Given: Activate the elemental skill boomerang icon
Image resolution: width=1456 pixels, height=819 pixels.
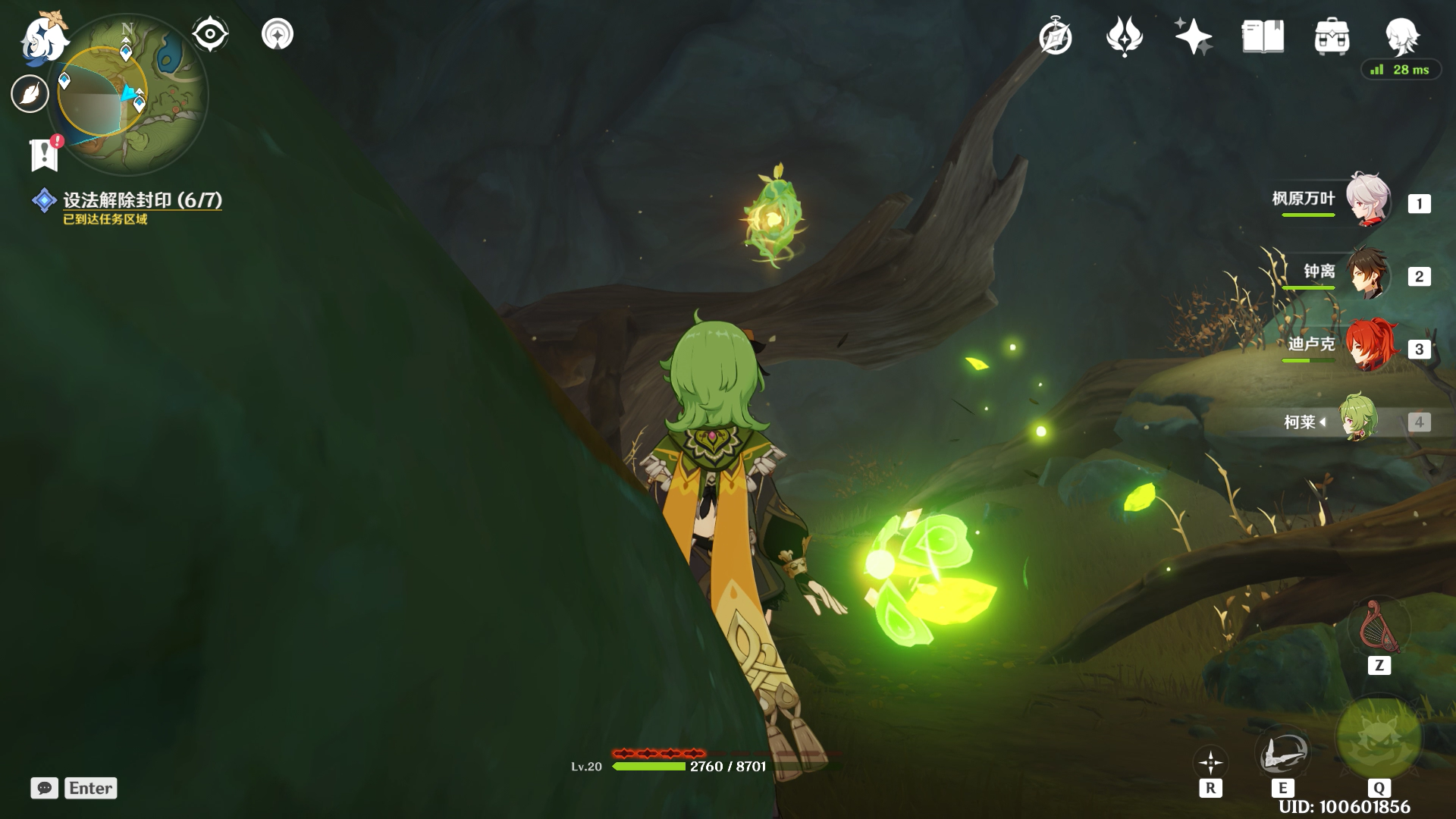Looking at the screenshot, I should pos(1282,752).
